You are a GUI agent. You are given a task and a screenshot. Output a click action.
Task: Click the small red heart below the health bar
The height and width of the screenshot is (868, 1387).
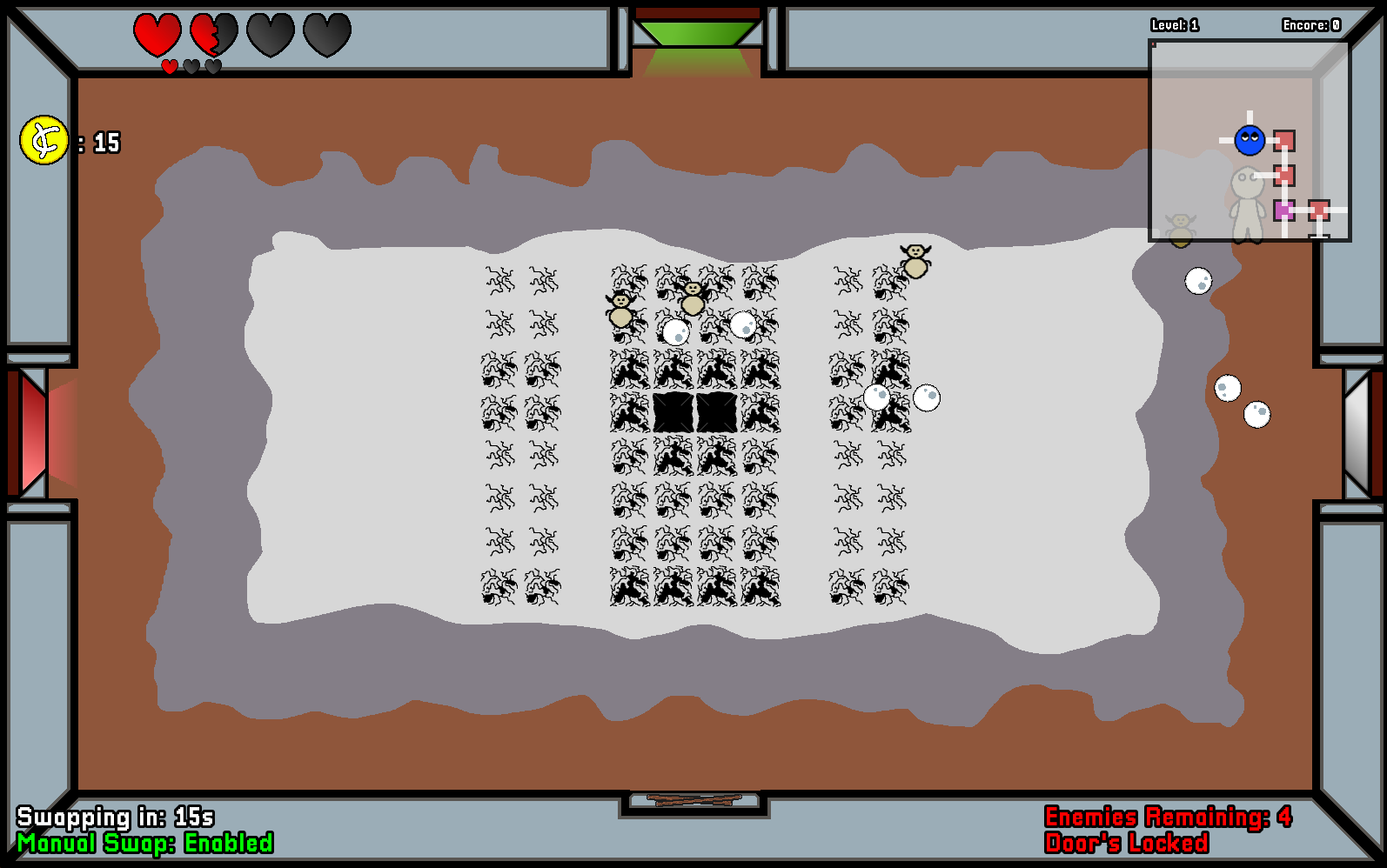click(167, 64)
